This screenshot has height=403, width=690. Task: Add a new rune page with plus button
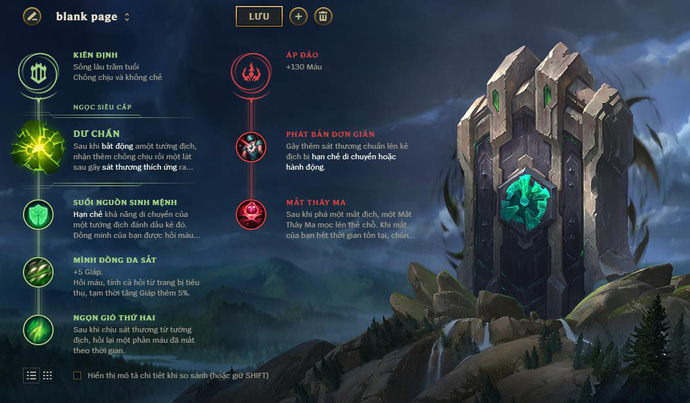(x=298, y=16)
